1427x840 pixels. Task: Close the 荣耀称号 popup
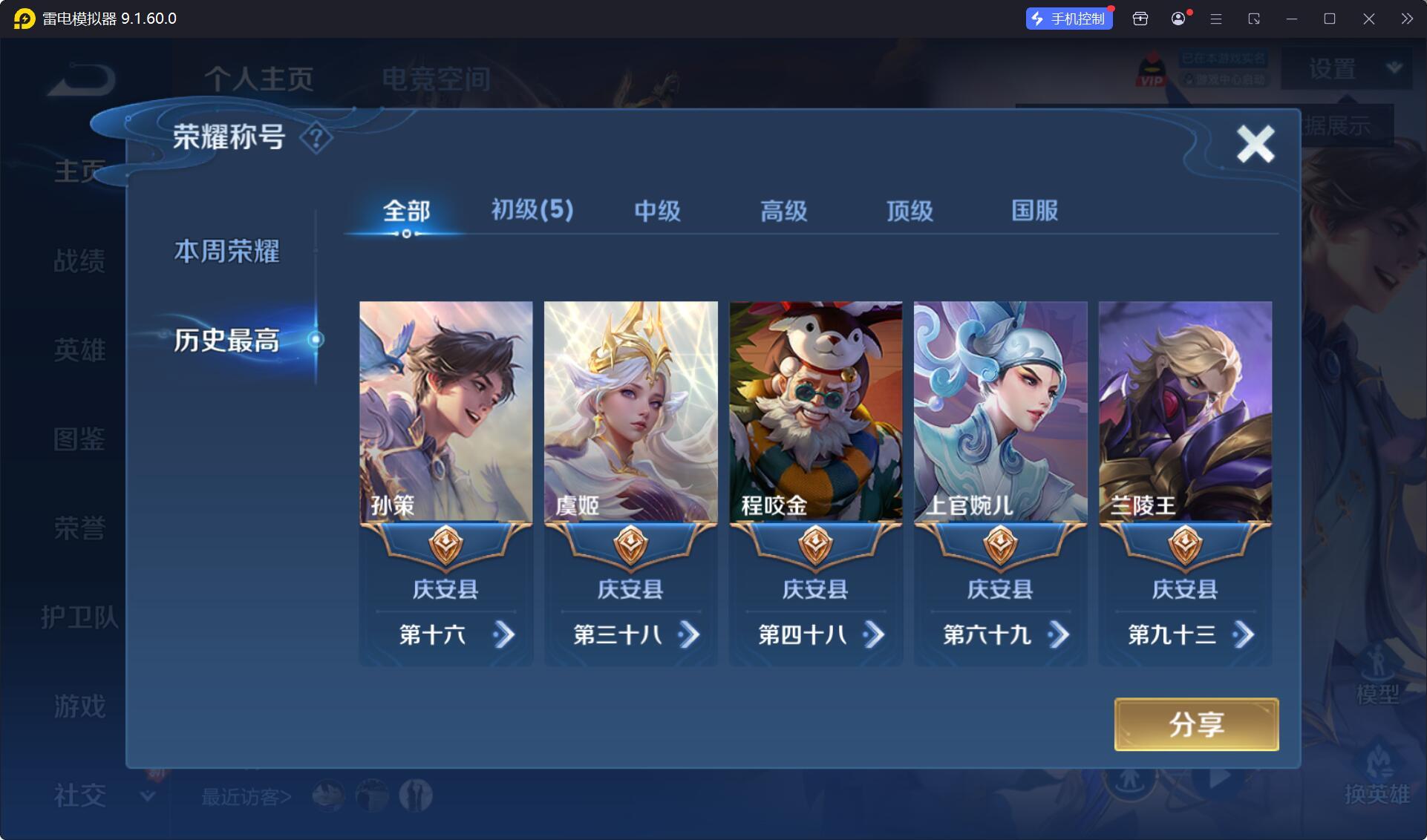1255,144
